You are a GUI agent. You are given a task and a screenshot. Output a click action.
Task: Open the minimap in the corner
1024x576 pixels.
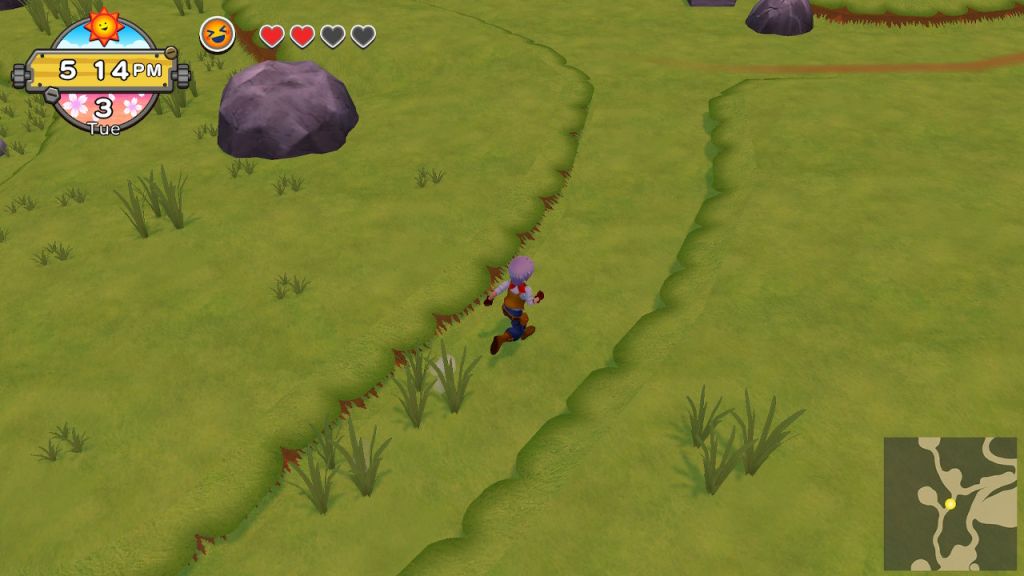point(949,503)
